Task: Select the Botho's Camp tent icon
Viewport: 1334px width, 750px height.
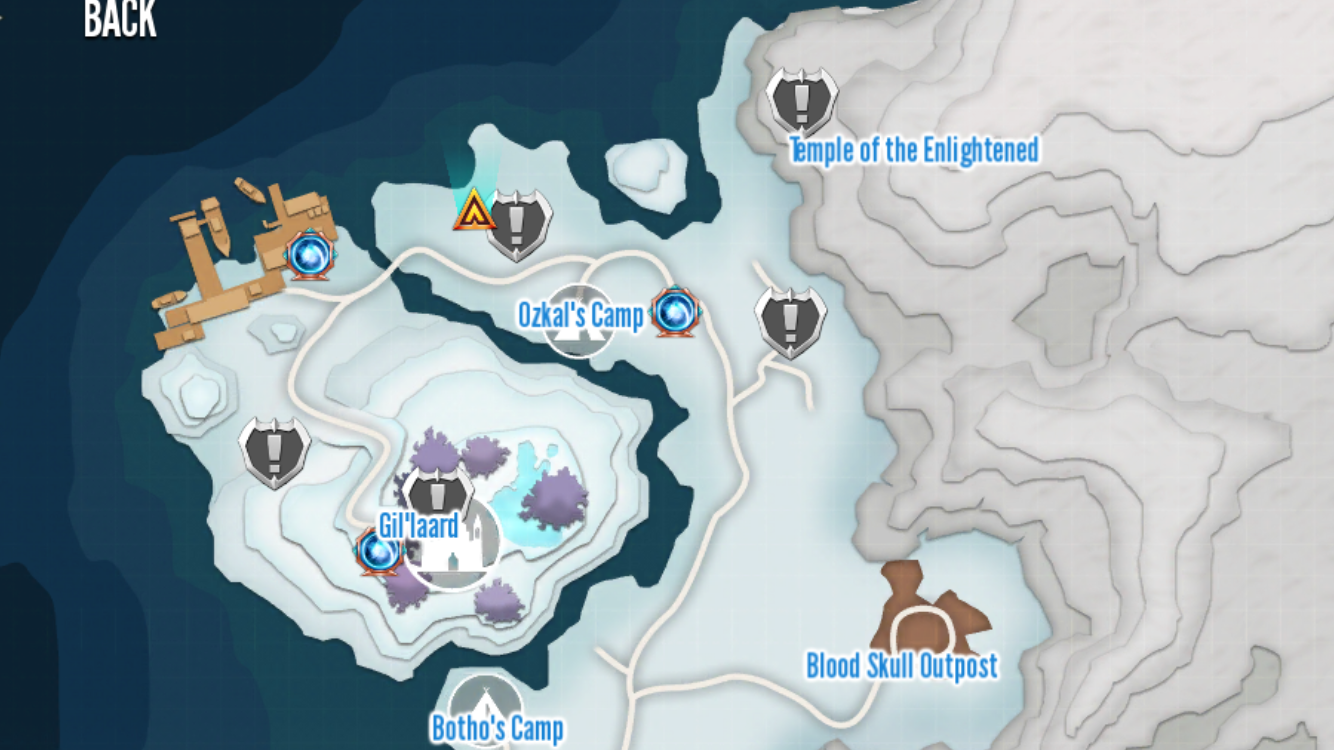Action: click(x=486, y=698)
